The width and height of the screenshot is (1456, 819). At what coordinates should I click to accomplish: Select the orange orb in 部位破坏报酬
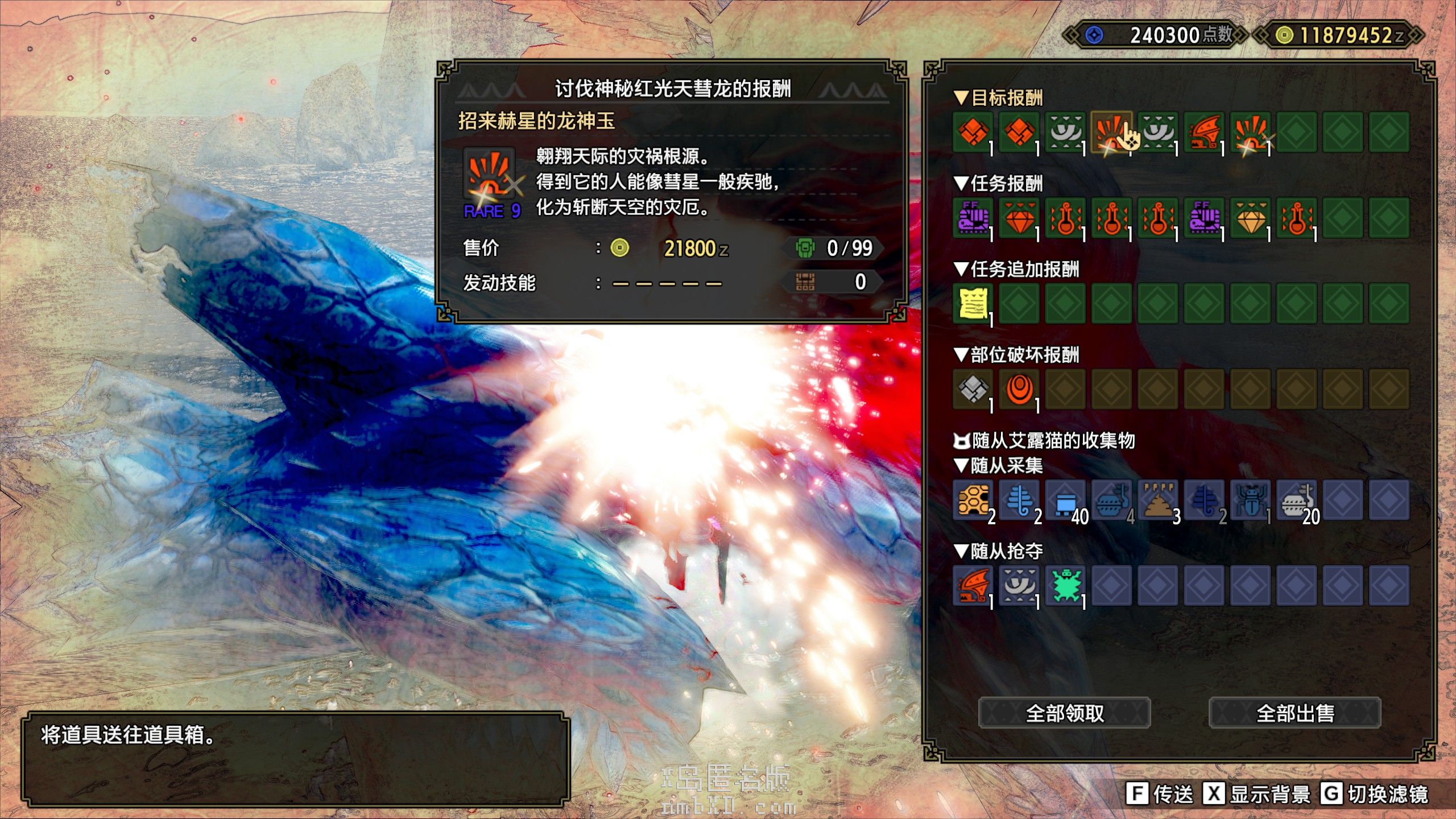coord(1019,389)
